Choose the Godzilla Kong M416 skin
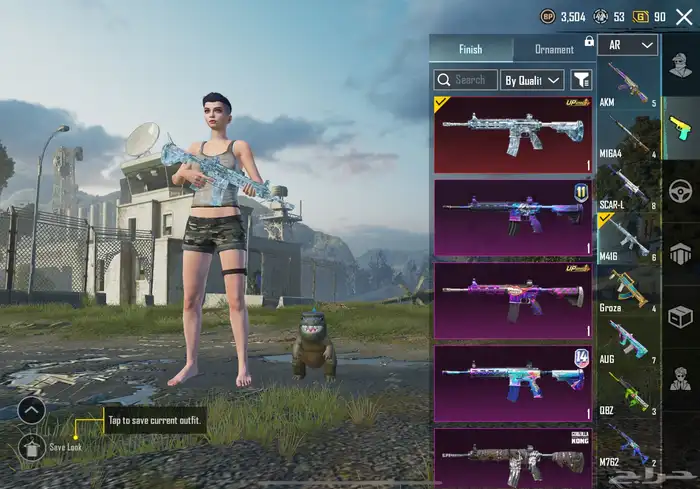 [x=513, y=458]
